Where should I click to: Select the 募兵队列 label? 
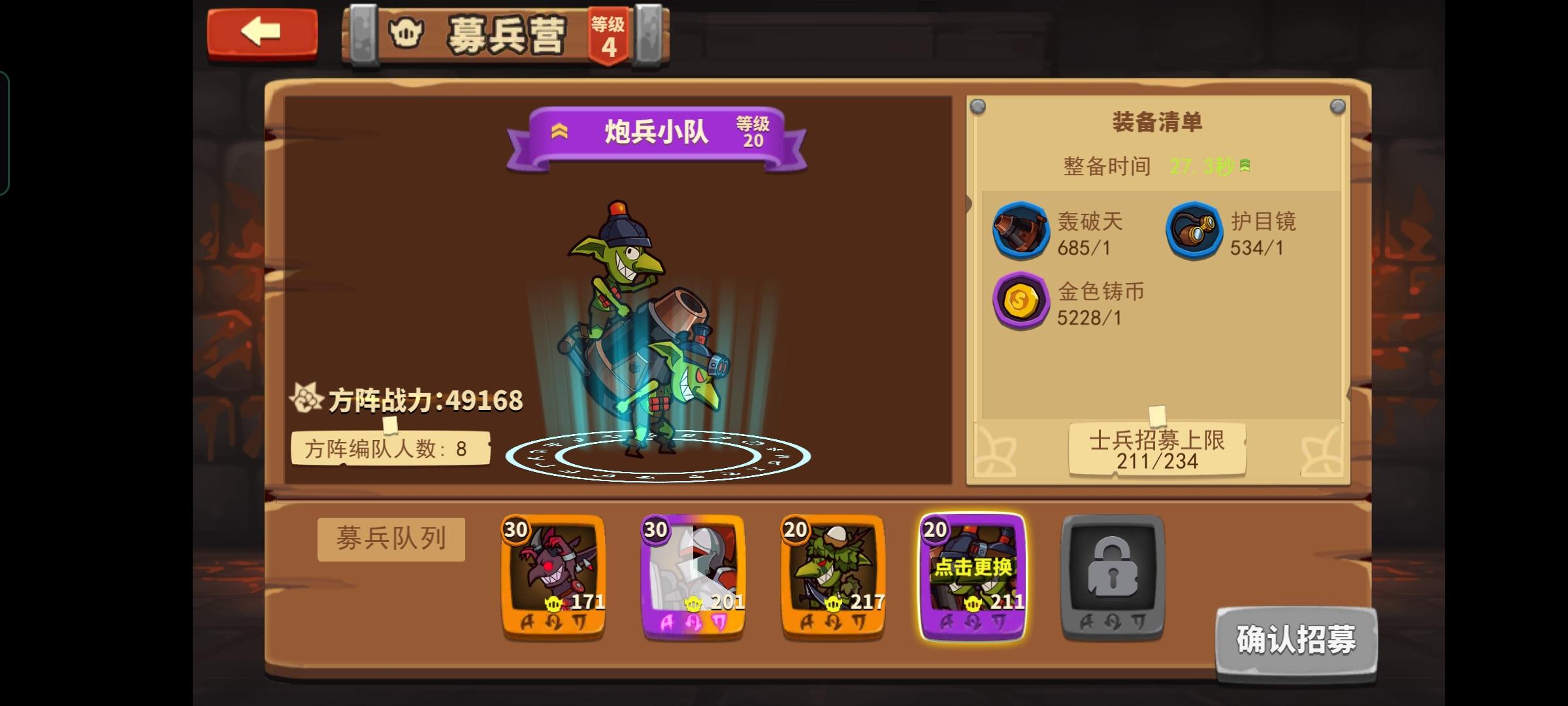[x=390, y=538]
